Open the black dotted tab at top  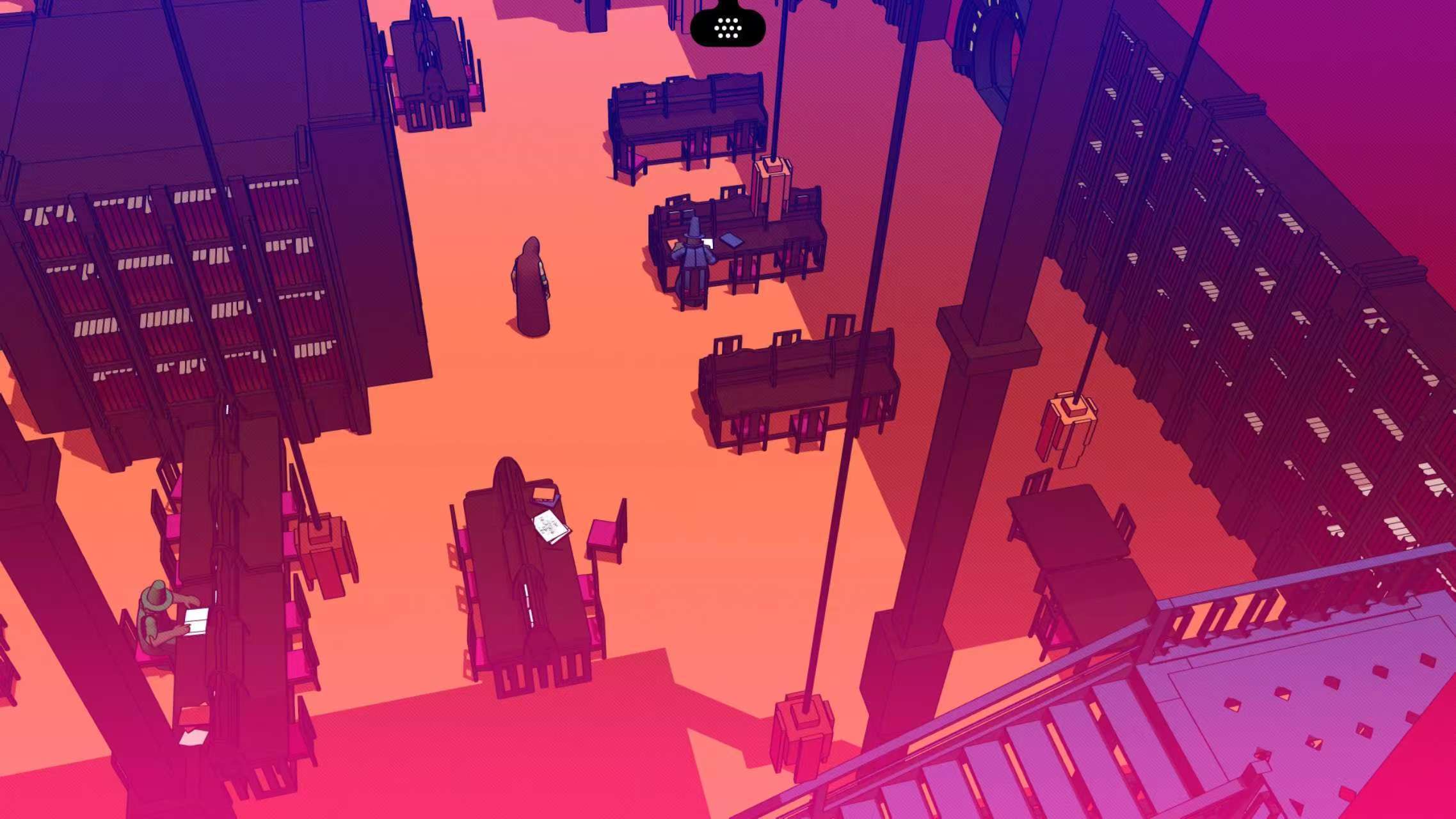[x=728, y=28]
